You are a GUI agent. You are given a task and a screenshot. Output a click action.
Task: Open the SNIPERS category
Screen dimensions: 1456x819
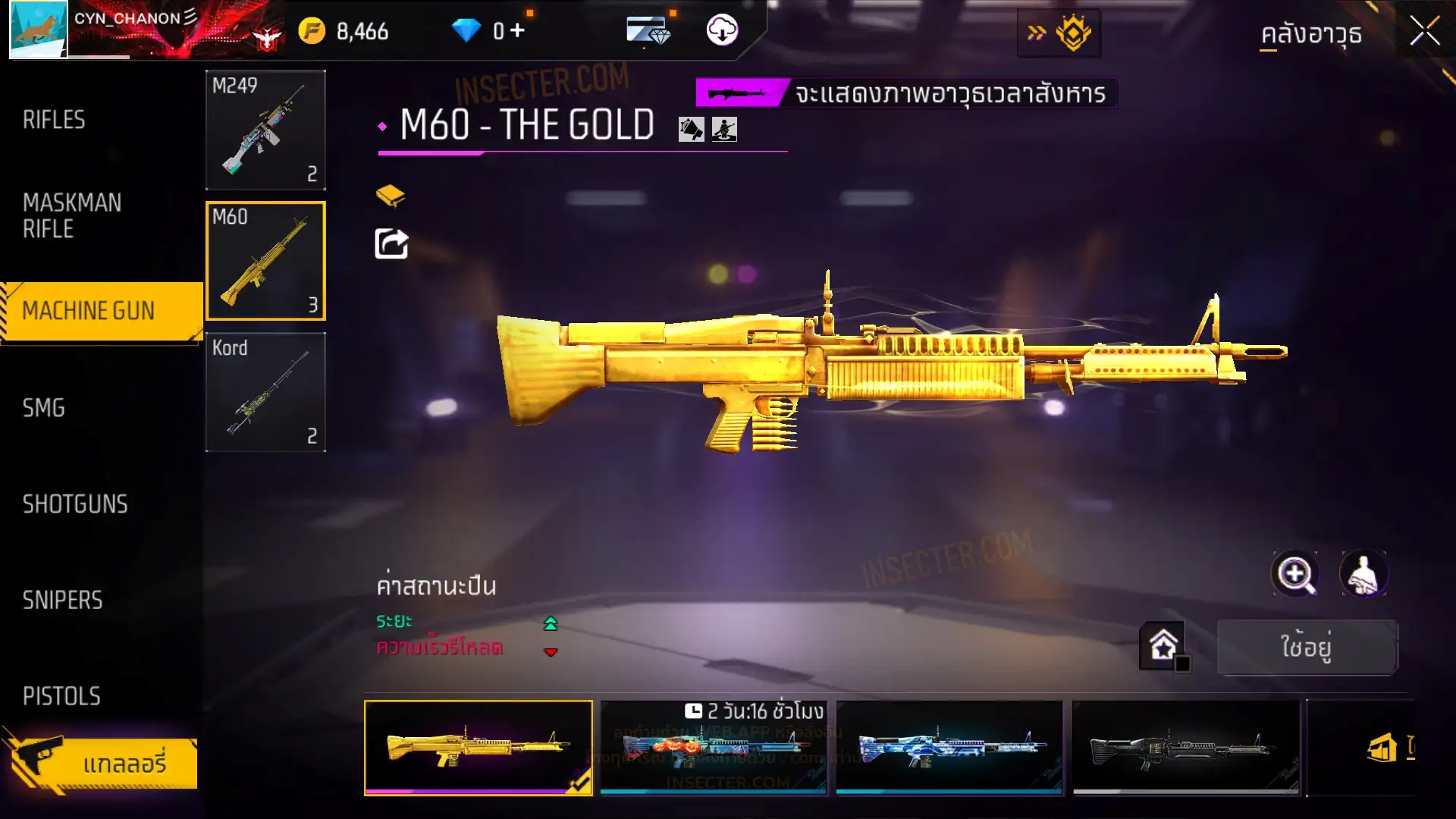pos(62,601)
